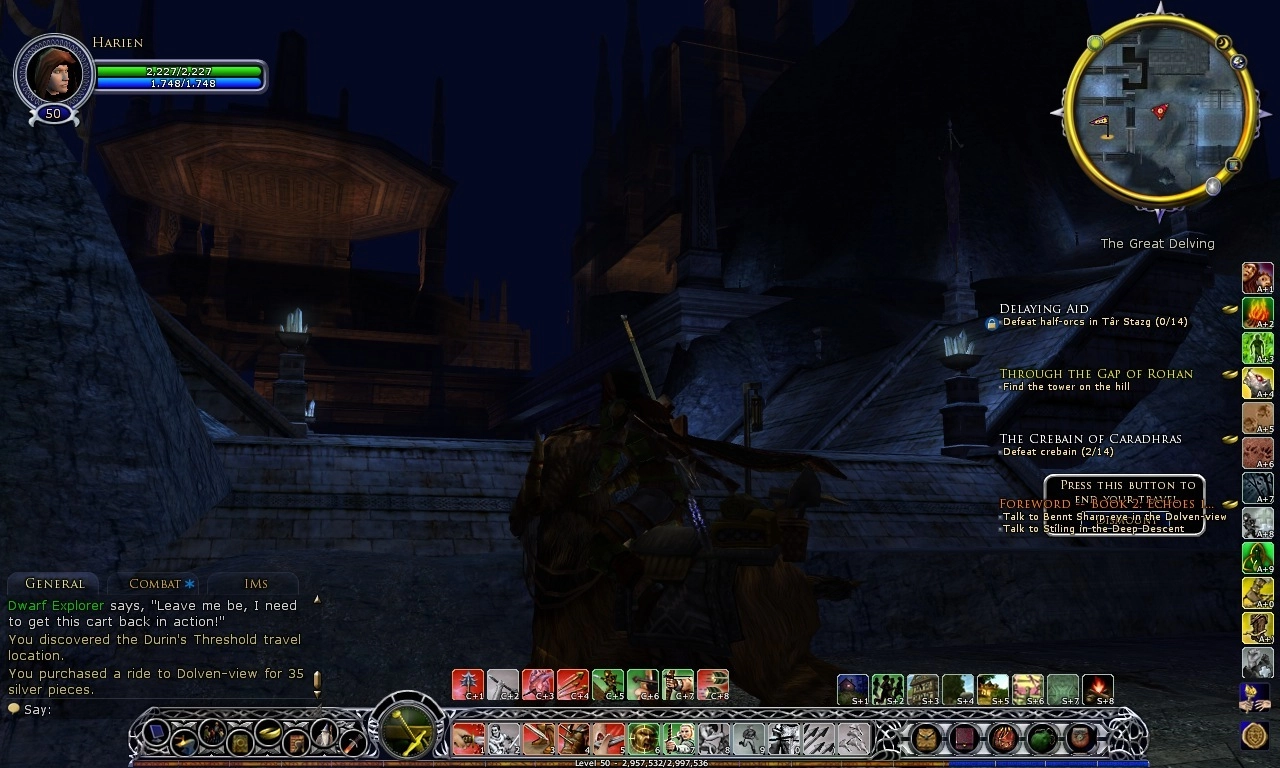Image resolution: width=1280 pixels, height=768 pixels.
Task: Open the world map globe button
Action: (1240, 62)
